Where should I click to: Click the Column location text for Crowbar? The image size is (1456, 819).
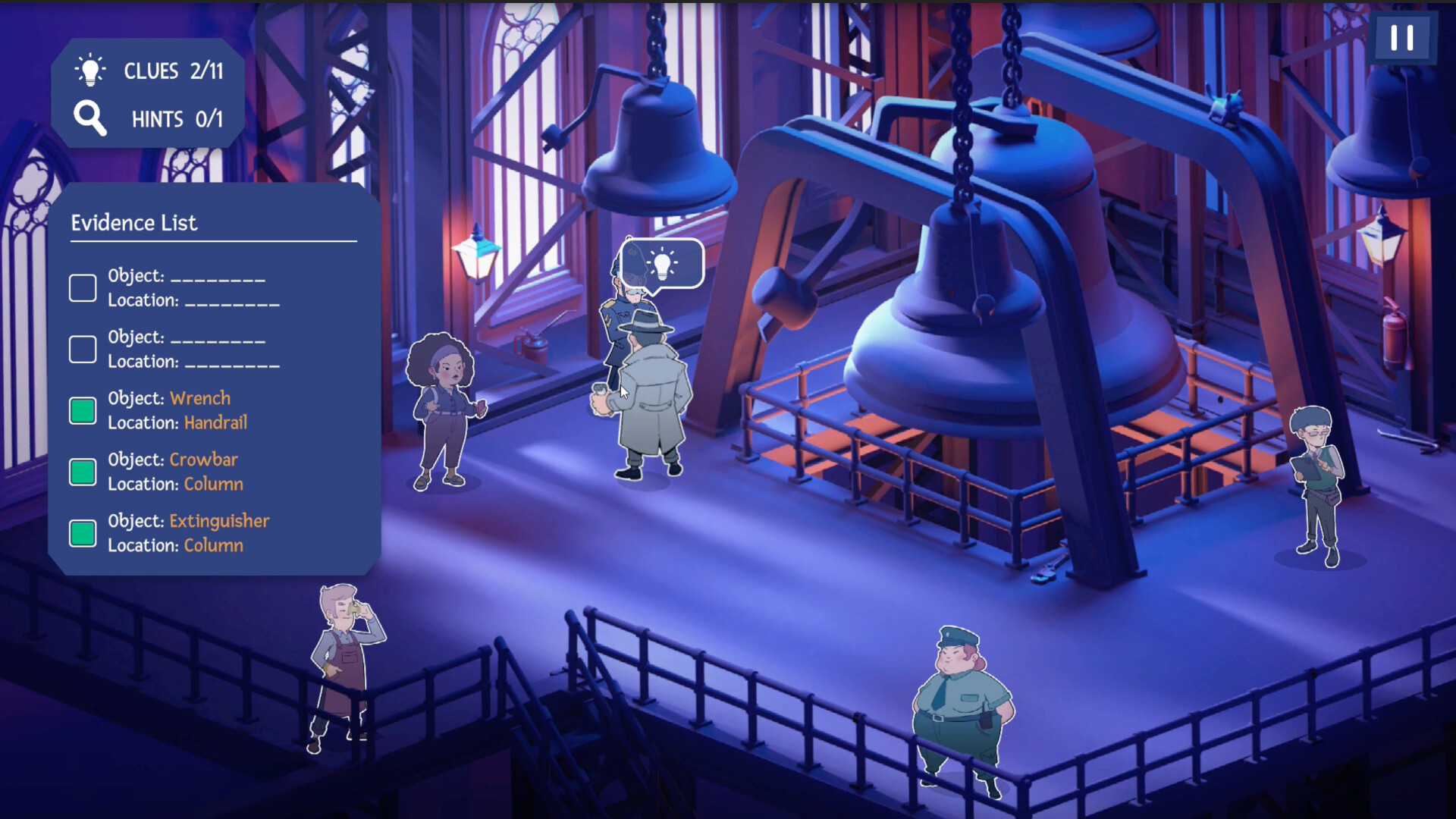click(213, 484)
